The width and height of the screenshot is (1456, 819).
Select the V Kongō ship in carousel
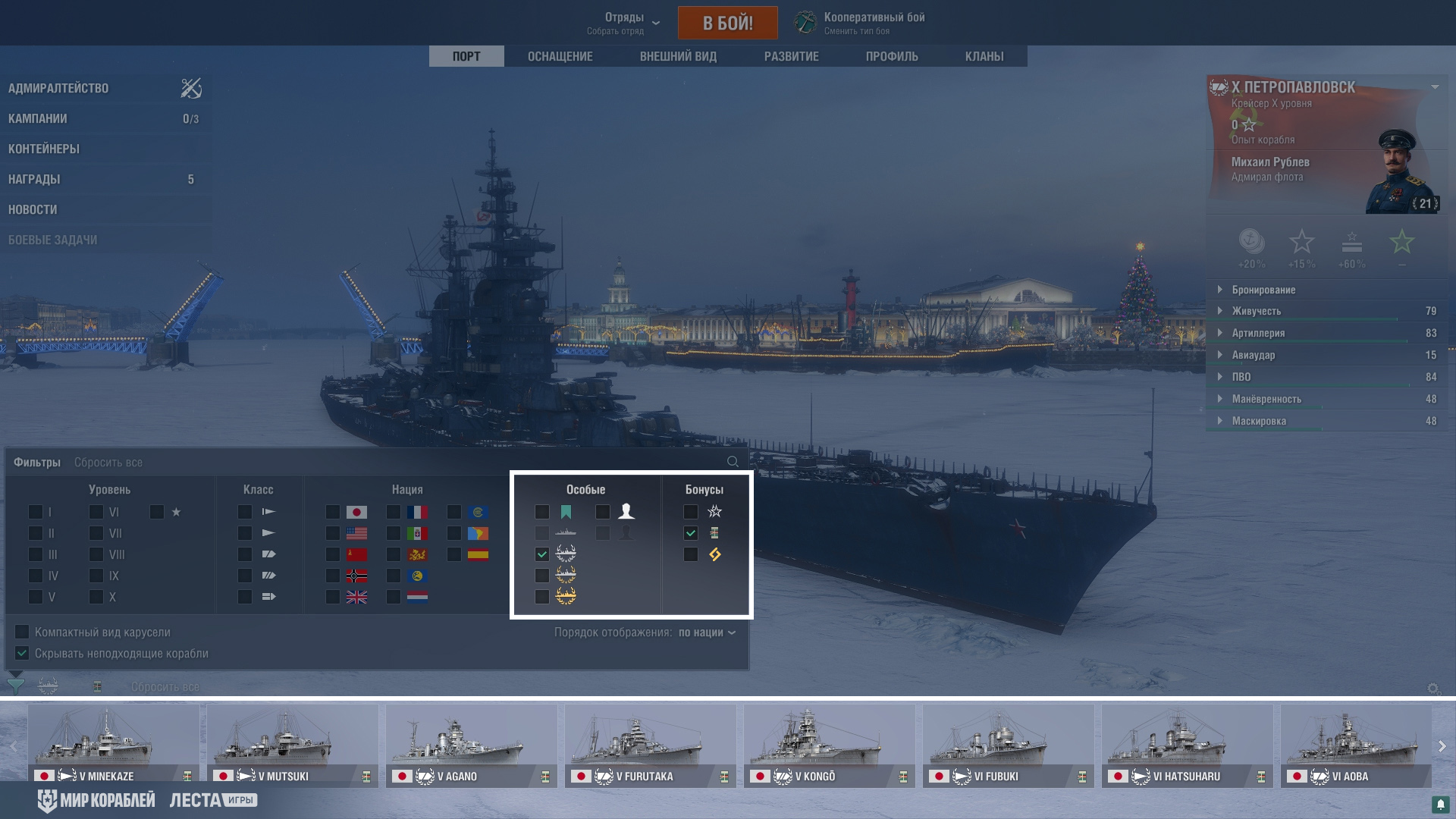pyautogui.click(x=830, y=745)
